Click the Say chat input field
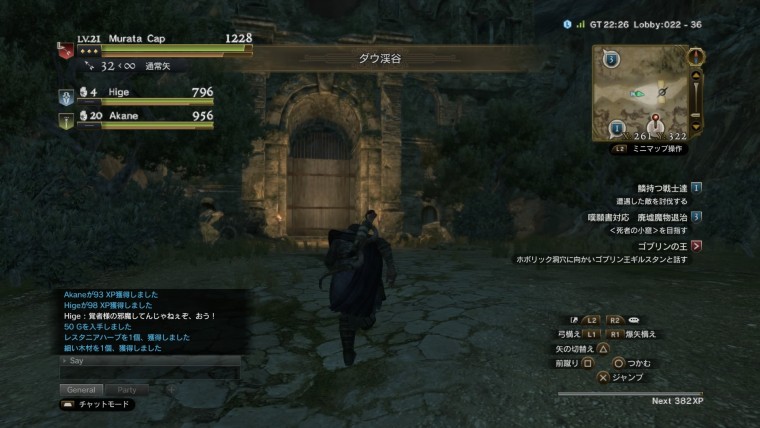This screenshot has width=760, height=428. [150, 361]
